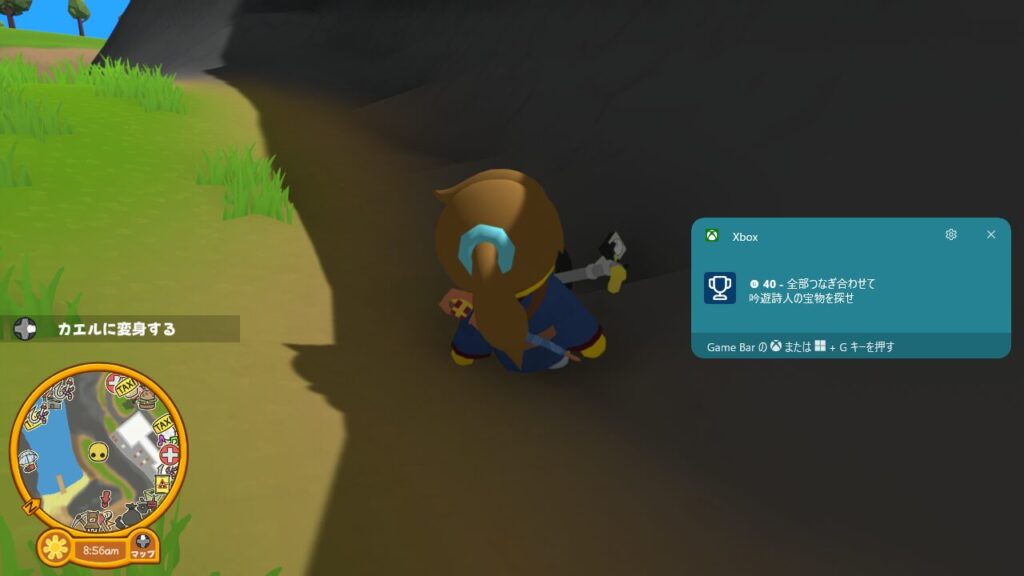The image size is (1024, 576).
Task: Click the parachute marker on the minimap
Action: coord(28,458)
